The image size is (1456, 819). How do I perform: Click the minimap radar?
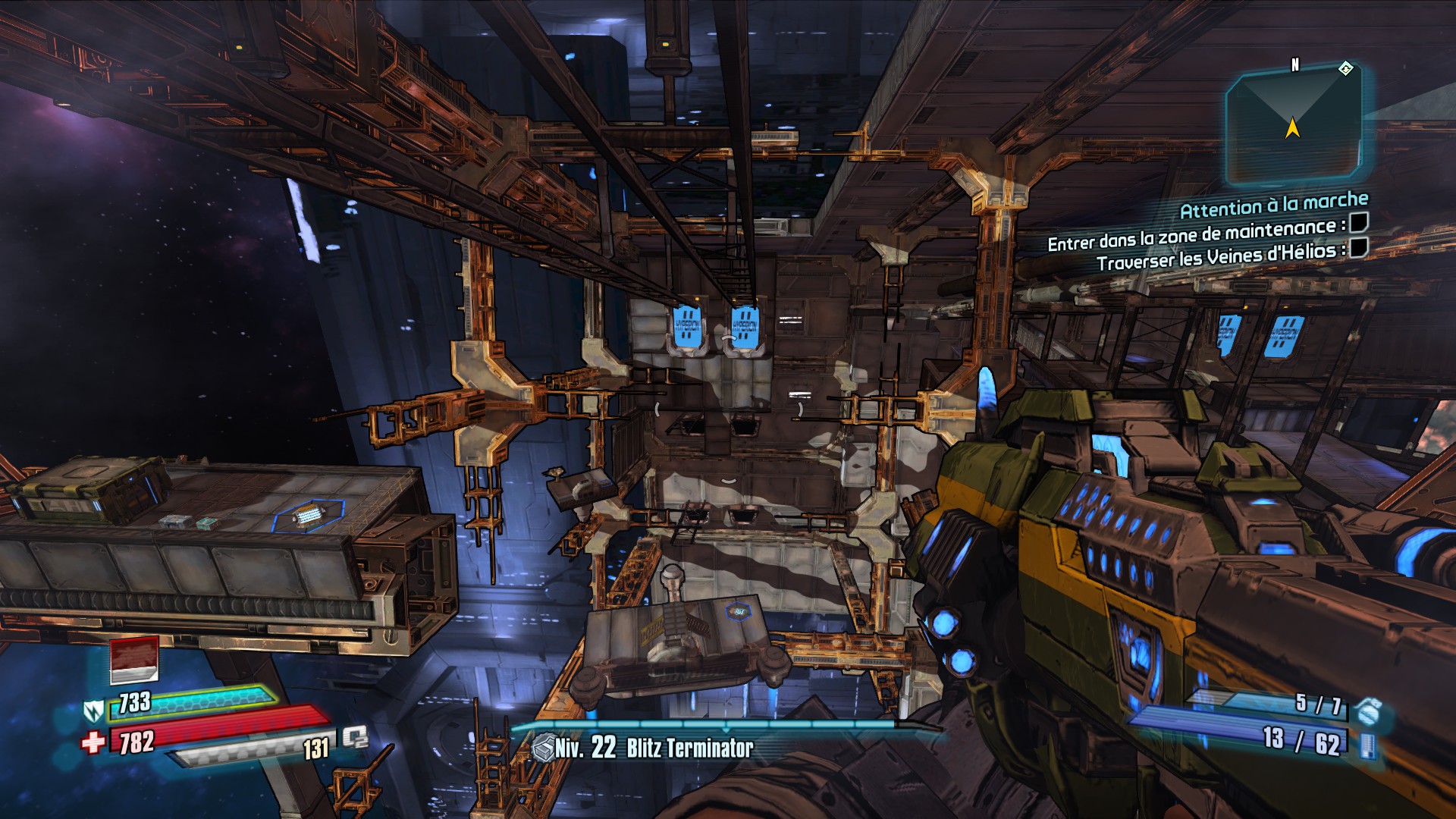point(1292,127)
